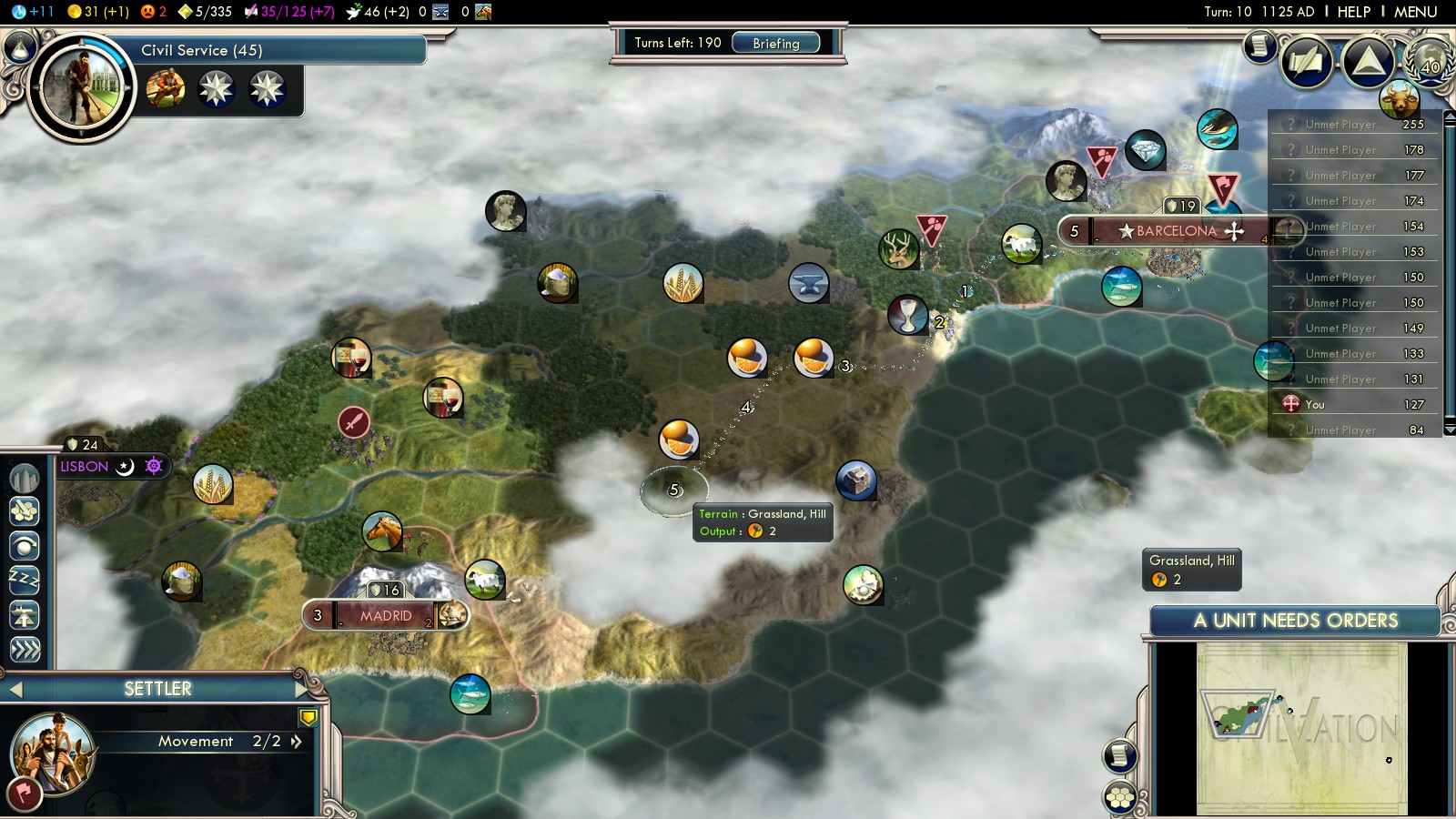Open the Madrid city banner
Screen dimensions: 1456x819
(385, 616)
